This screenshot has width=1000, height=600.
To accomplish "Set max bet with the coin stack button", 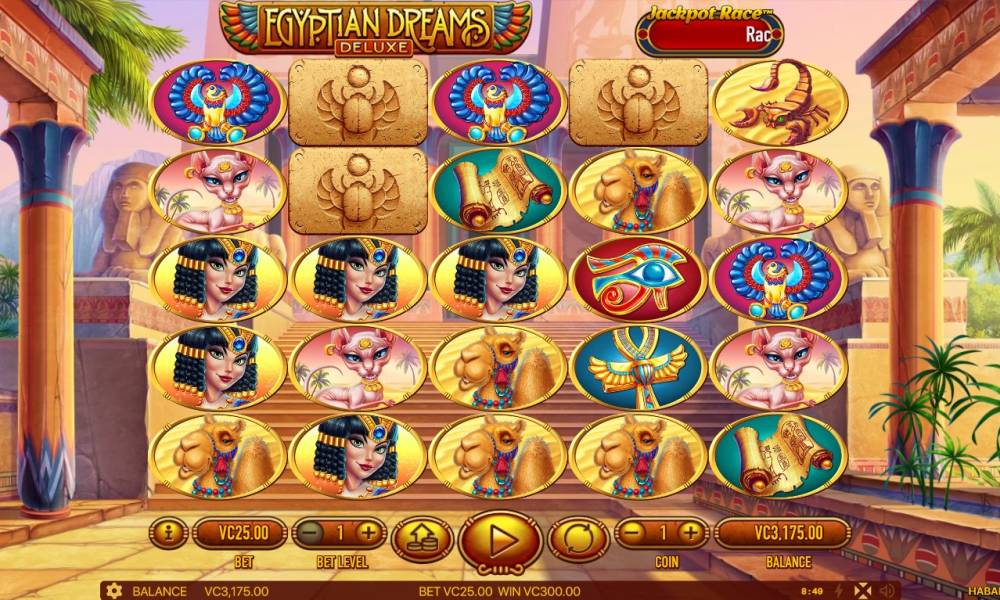I will coord(421,540).
